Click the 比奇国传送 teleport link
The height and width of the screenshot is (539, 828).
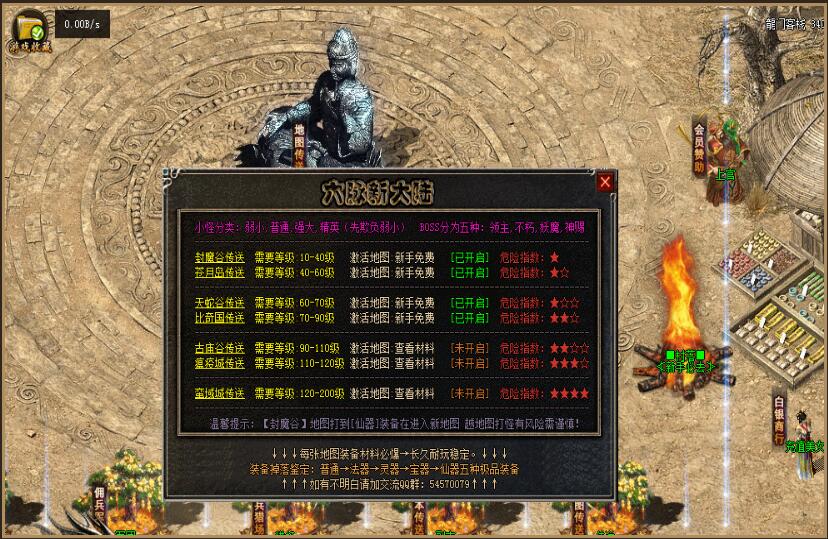(x=220, y=318)
